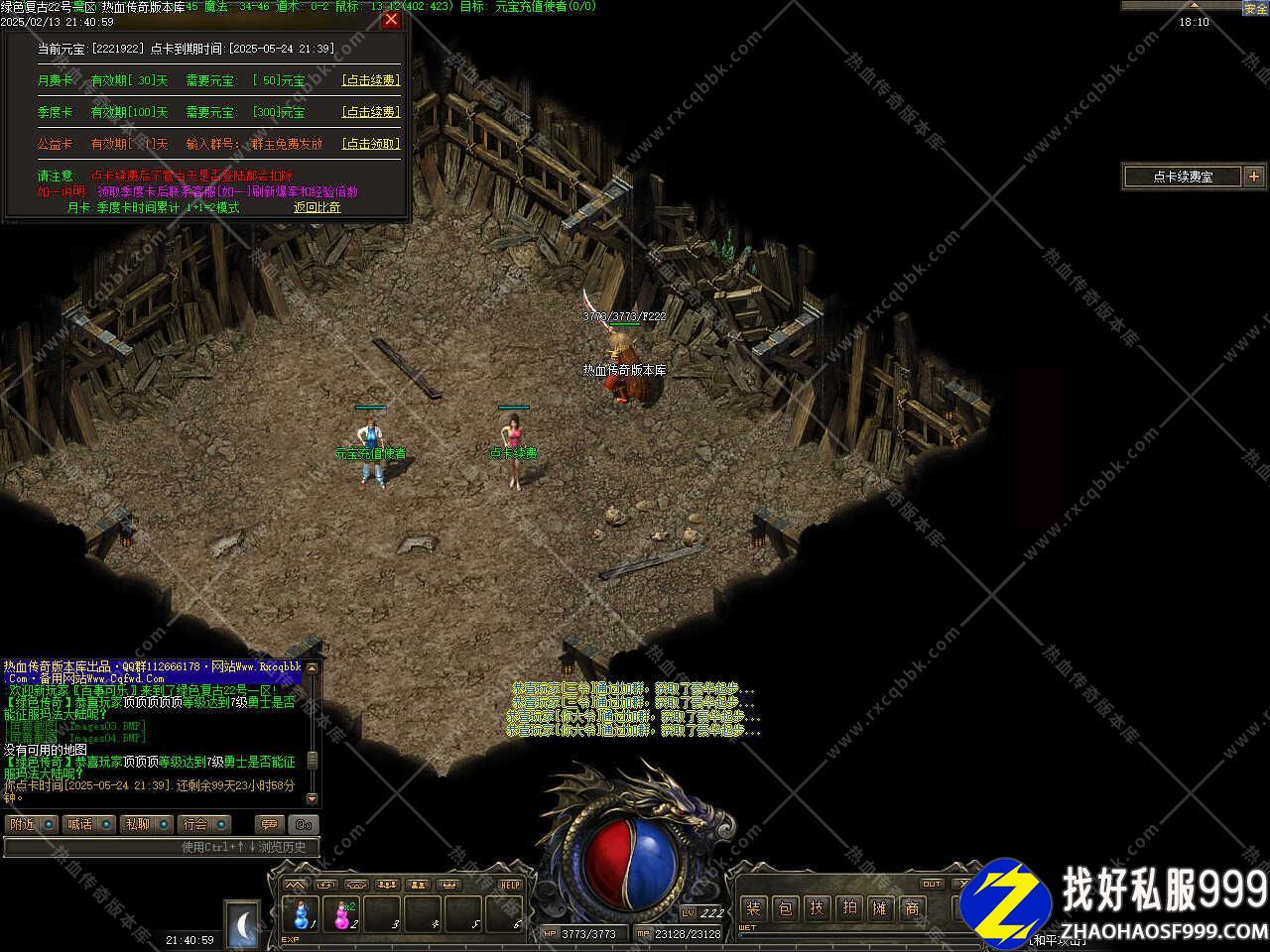Viewport: 1270px width, 952px height.
Task: Open the 装 equipment panel
Action: 754,907
